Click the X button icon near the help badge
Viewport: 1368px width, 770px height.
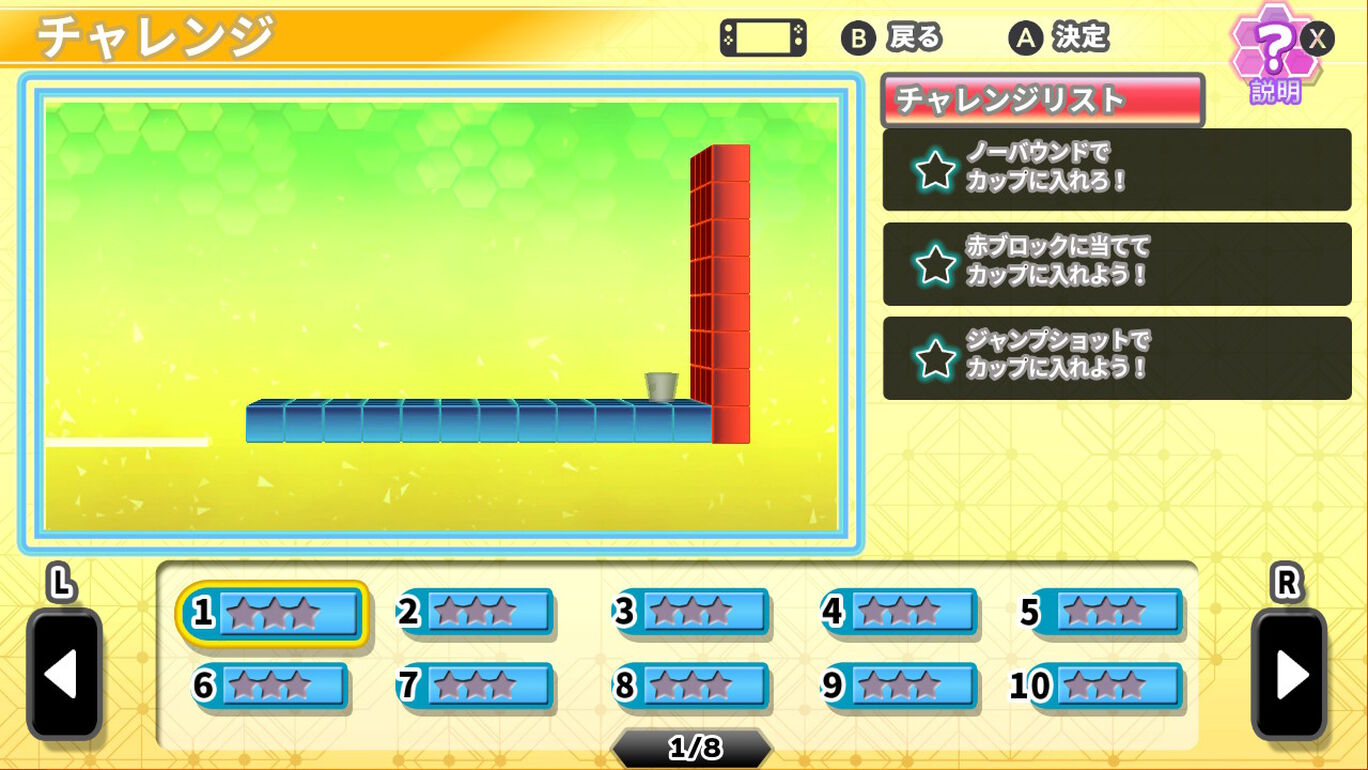point(1318,38)
